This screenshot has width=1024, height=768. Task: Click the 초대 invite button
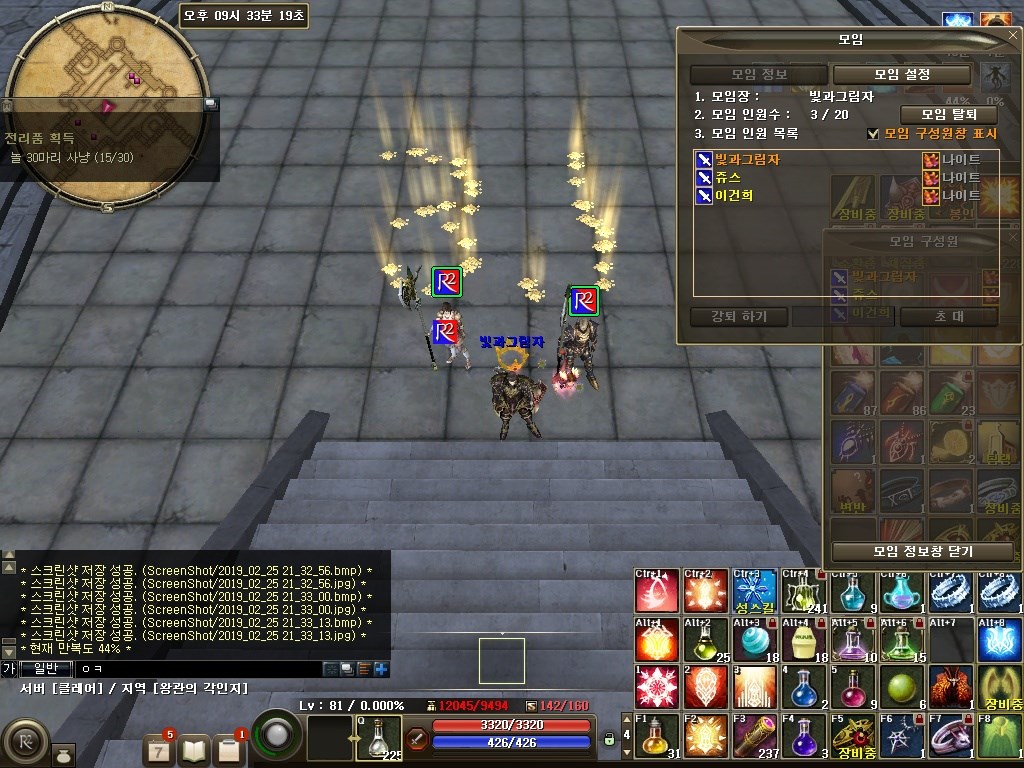[x=949, y=316]
